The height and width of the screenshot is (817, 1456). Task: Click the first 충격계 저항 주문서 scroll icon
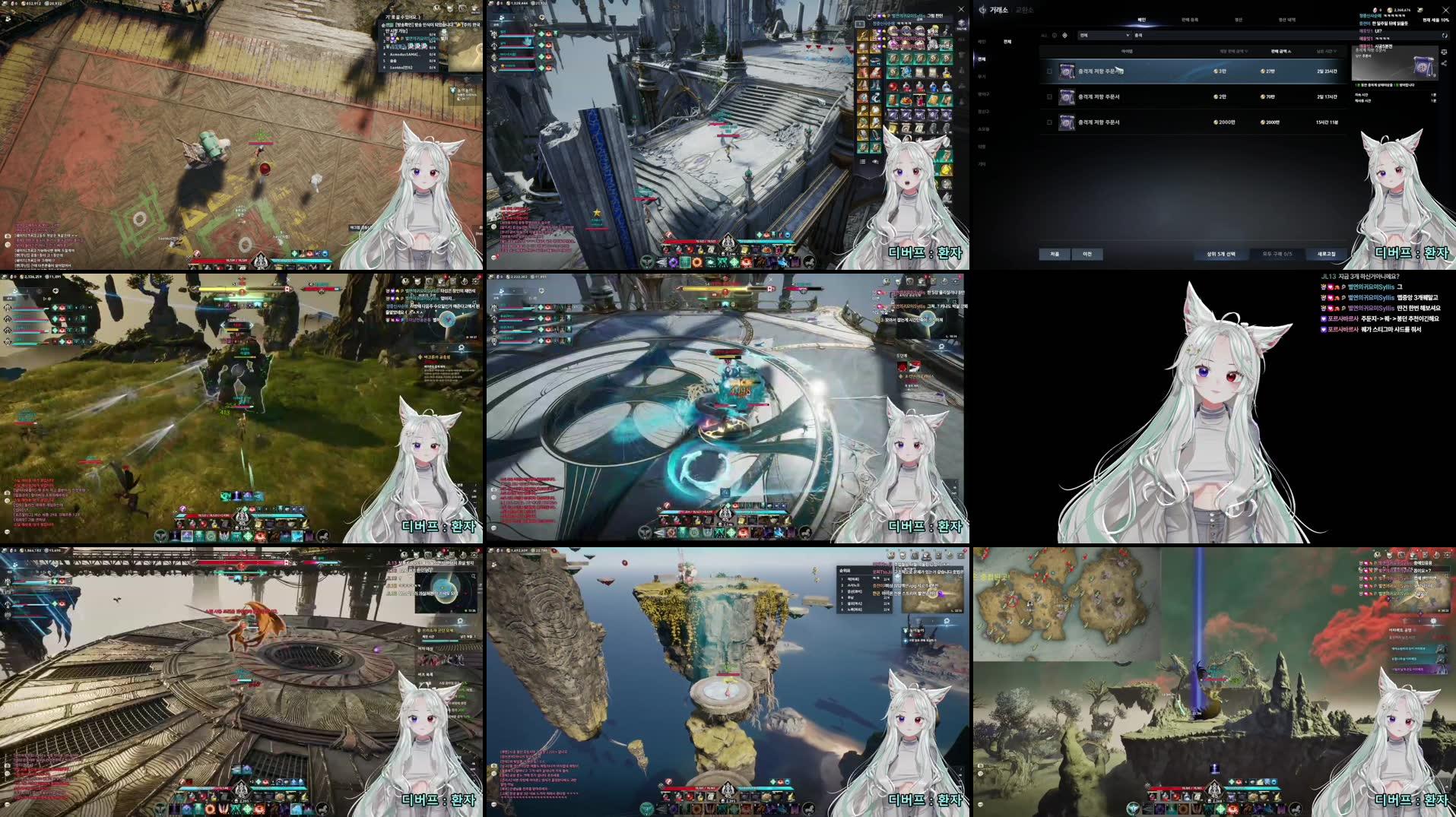tap(1067, 71)
